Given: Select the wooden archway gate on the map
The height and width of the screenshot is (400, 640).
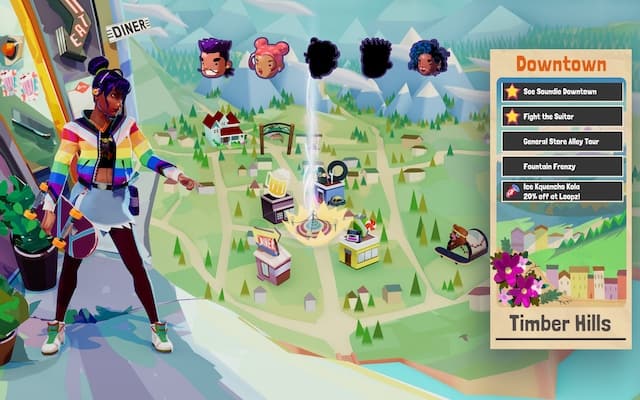Looking at the screenshot, I should coord(275,136).
